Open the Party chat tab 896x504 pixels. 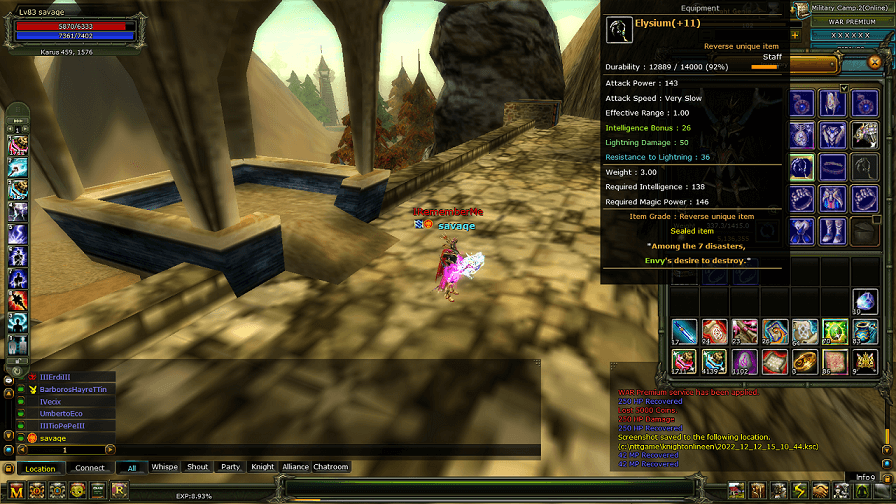point(231,467)
